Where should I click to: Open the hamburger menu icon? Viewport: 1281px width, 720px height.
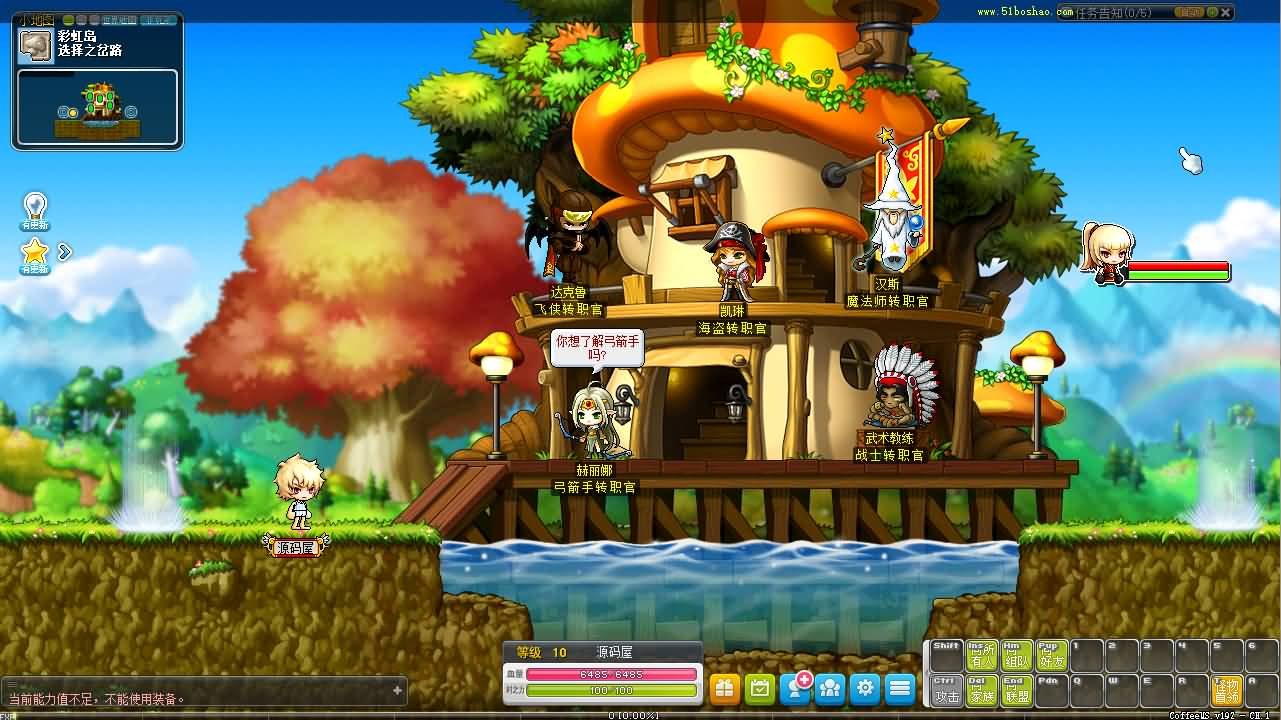coord(900,688)
